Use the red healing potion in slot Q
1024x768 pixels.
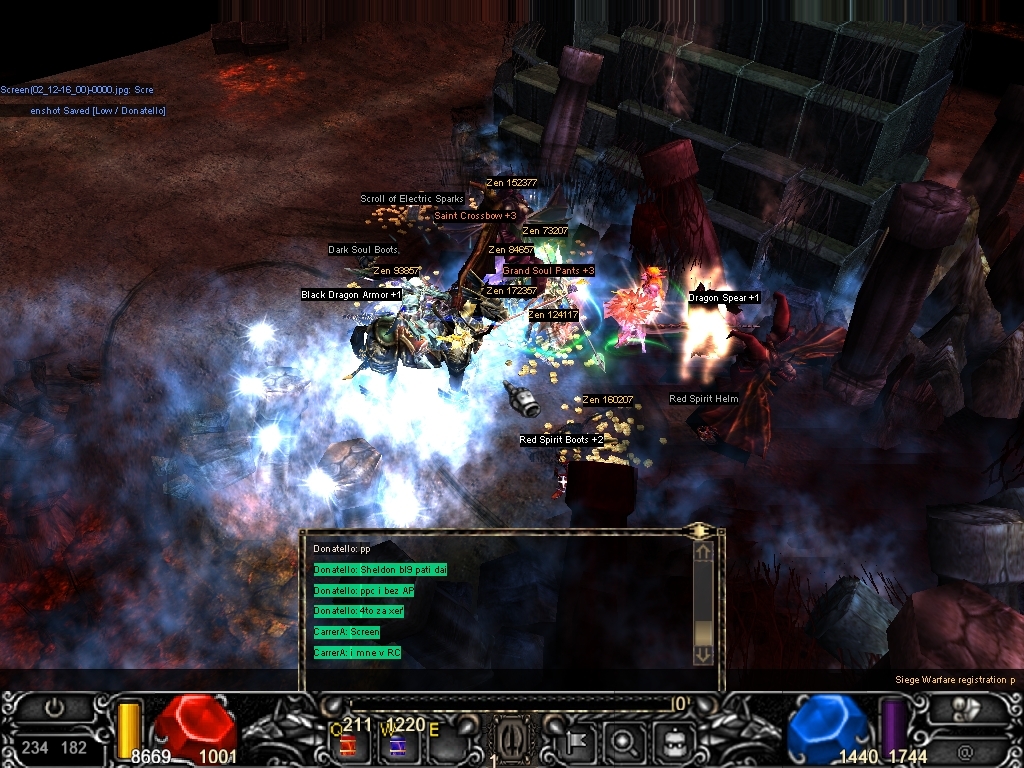point(350,744)
